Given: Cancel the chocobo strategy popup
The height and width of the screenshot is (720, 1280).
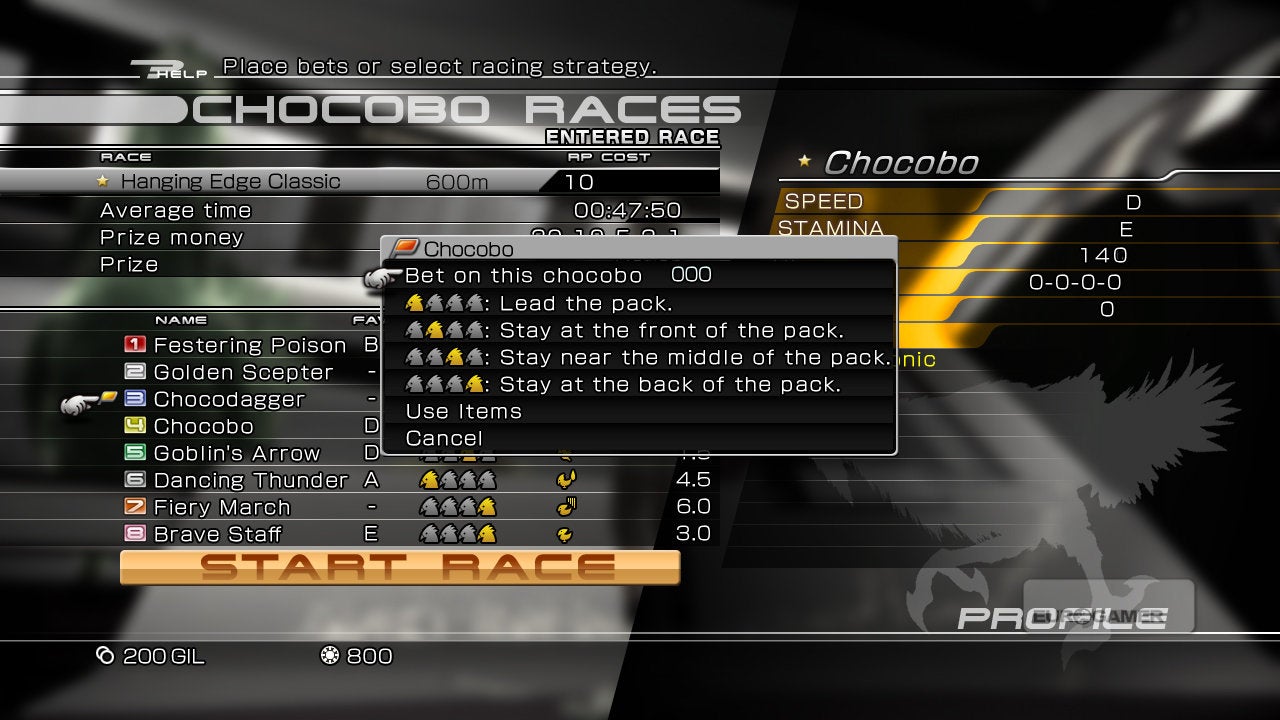Looking at the screenshot, I should [444, 438].
